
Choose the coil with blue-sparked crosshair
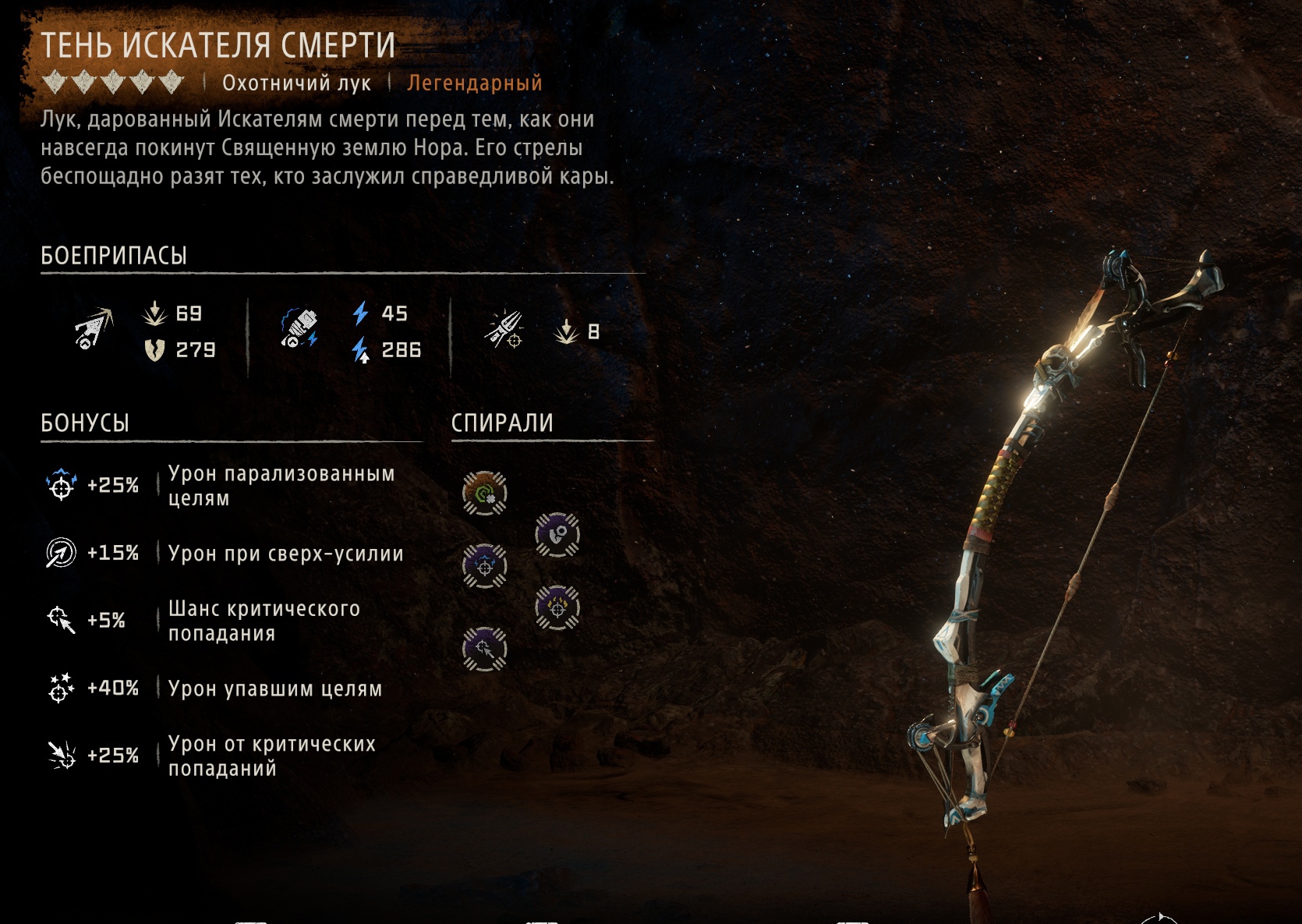484,565
